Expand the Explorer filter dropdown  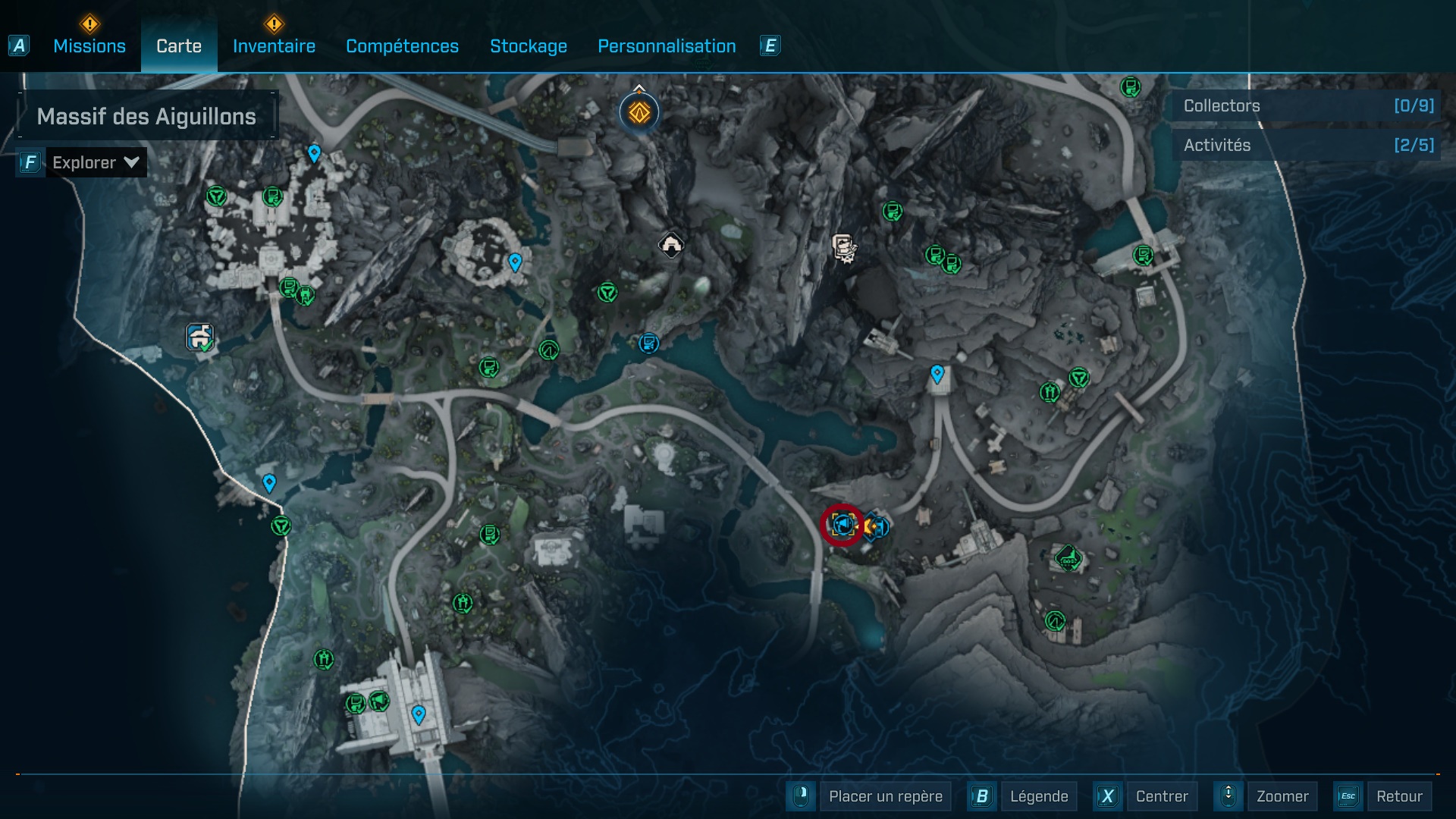pyautogui.click(x=95, y=162)
